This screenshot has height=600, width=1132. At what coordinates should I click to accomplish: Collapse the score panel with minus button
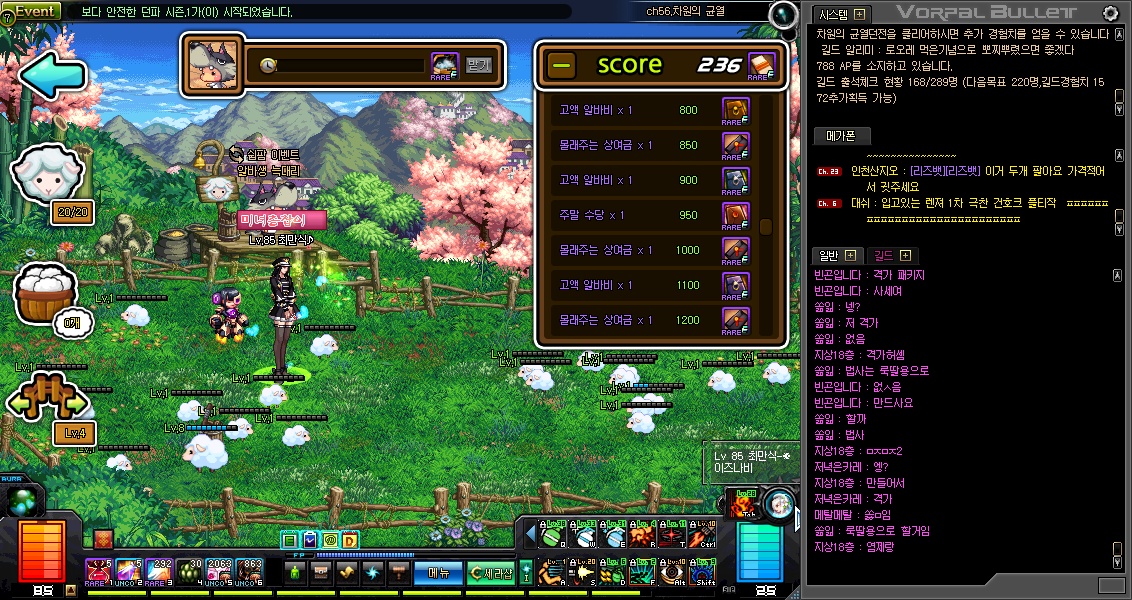tap(563, 66)
